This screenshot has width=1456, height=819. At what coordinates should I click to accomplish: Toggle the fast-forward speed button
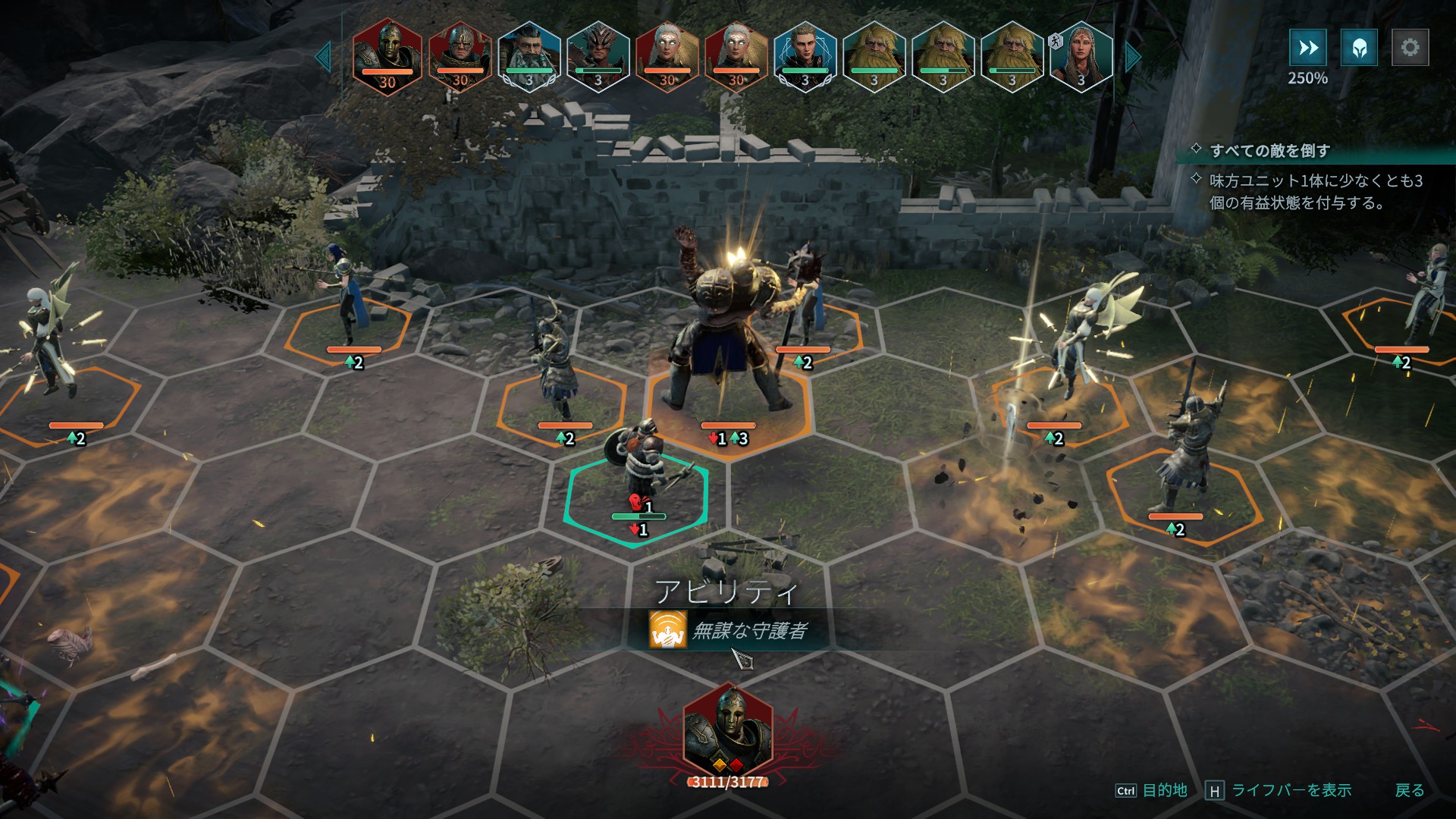pyautogui.click(x=1308, y=48)
